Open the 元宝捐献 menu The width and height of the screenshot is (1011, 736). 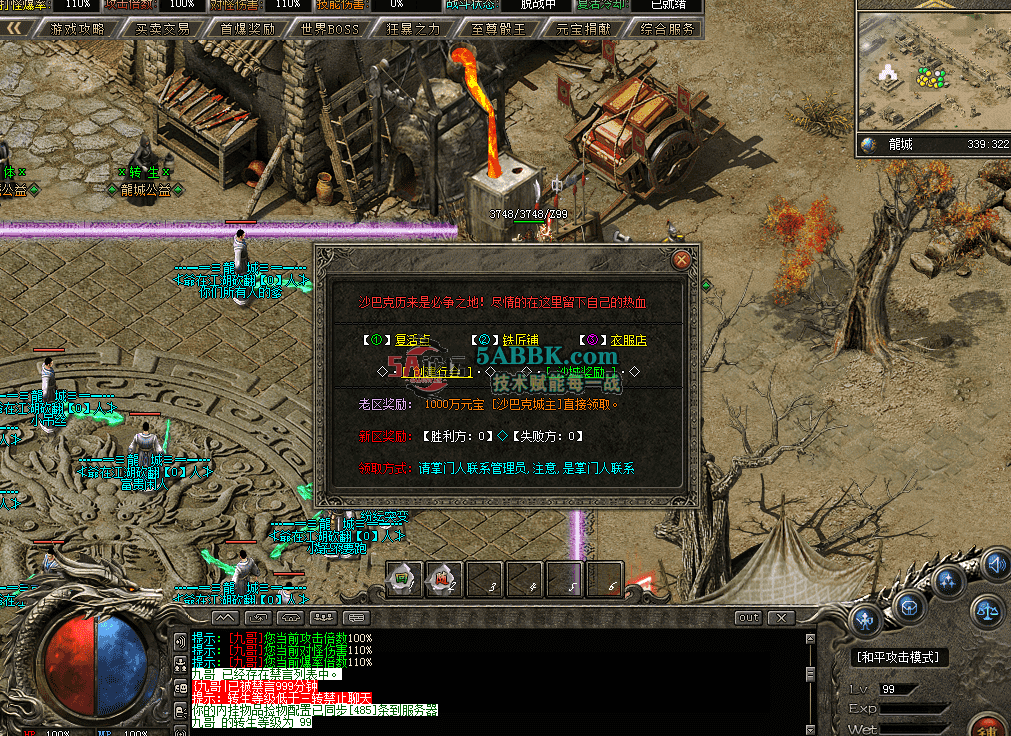(x=581, y=29)
